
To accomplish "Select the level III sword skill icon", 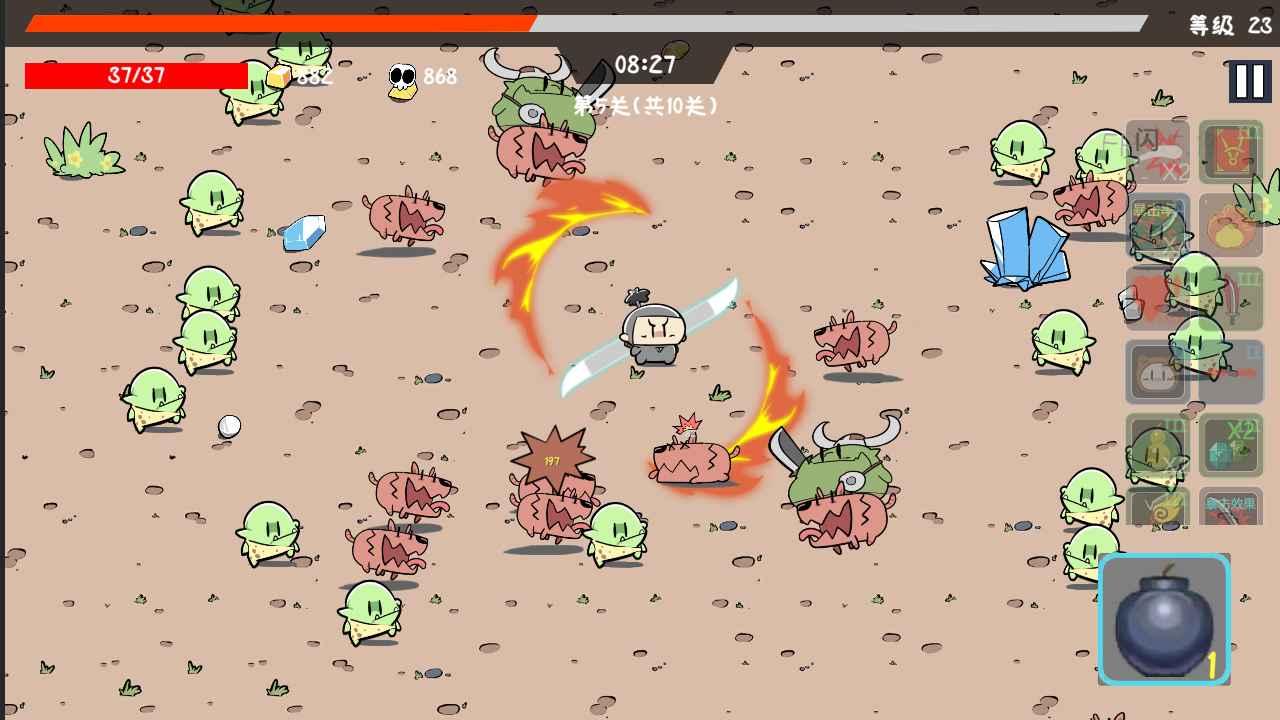I will click(x=1230, y=299).
